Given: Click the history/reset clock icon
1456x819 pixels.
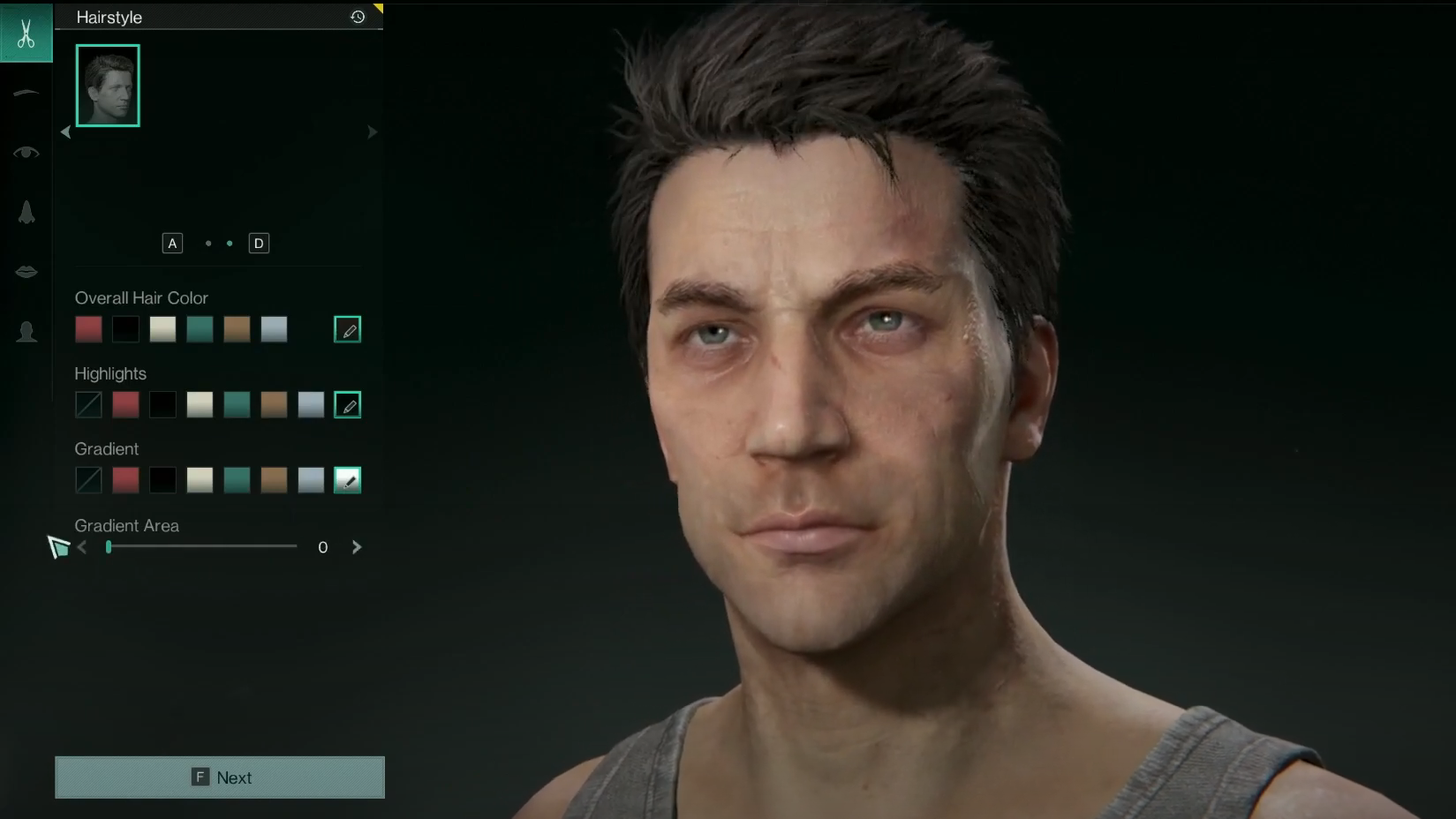Looking at the screenshot, I should tap(357, 16).
